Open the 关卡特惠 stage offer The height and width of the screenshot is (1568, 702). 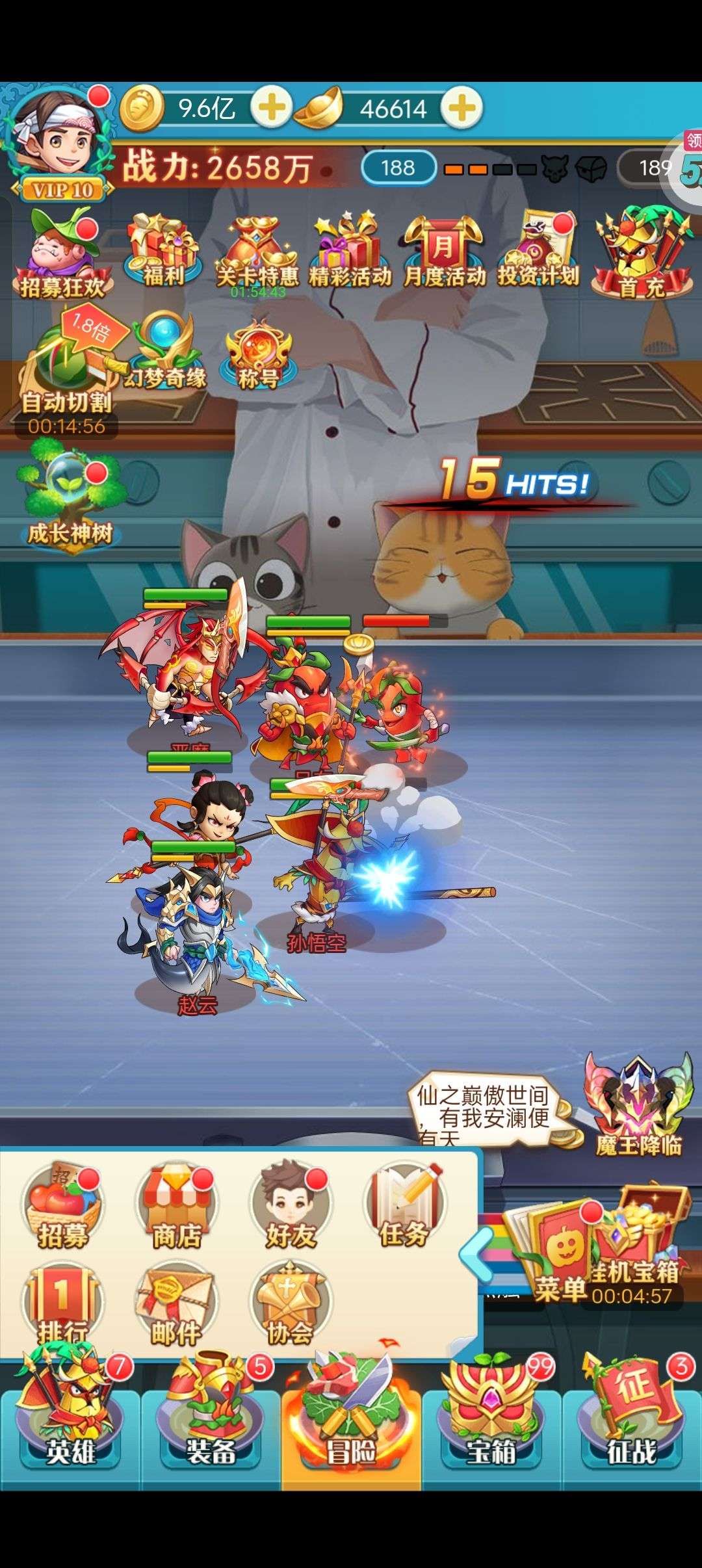click(257, 254)
